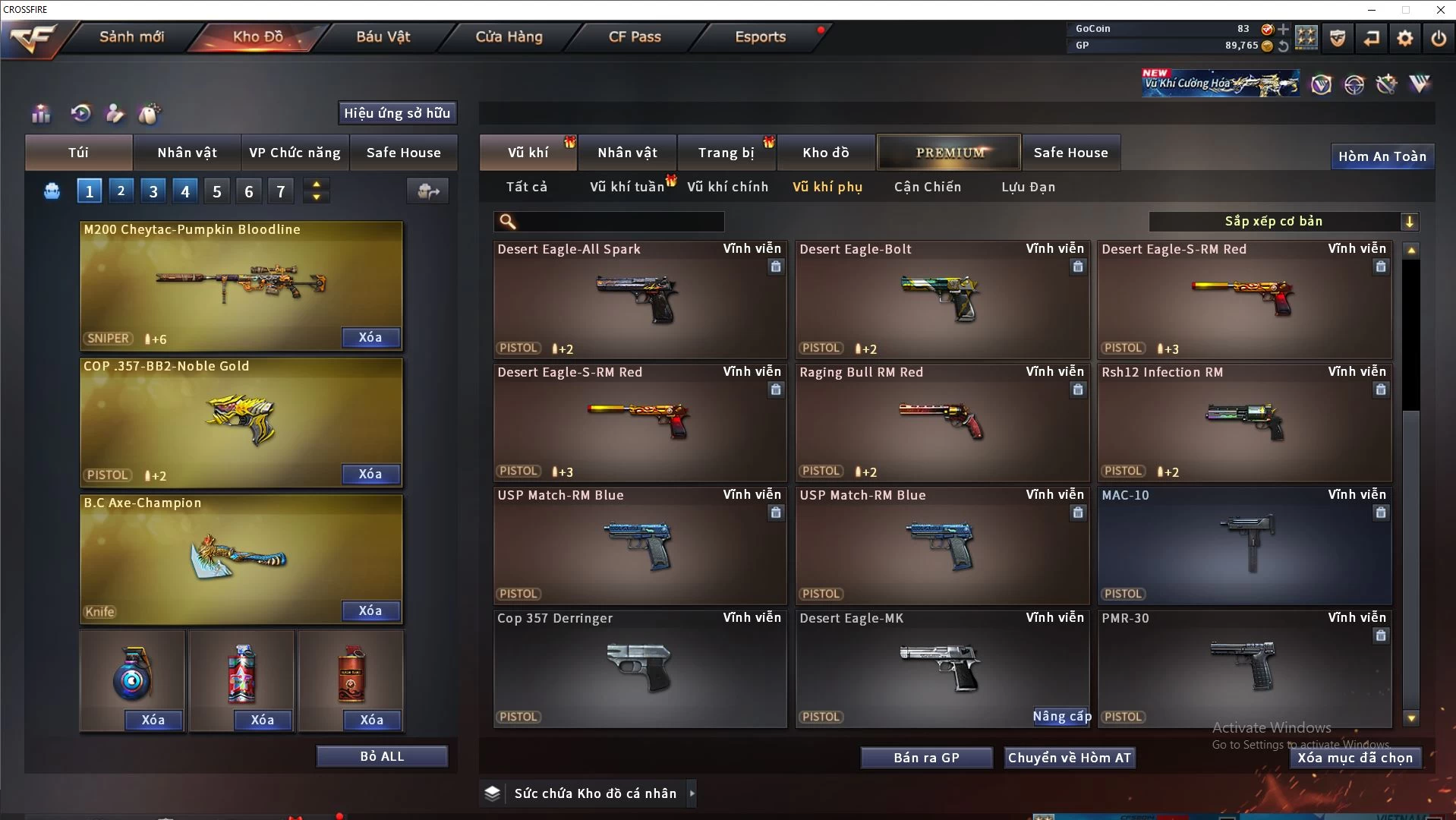This screenshot has width=1456, height=820.
Task: Go to the Cửa Hàng shop
Action: click(509, 36)
